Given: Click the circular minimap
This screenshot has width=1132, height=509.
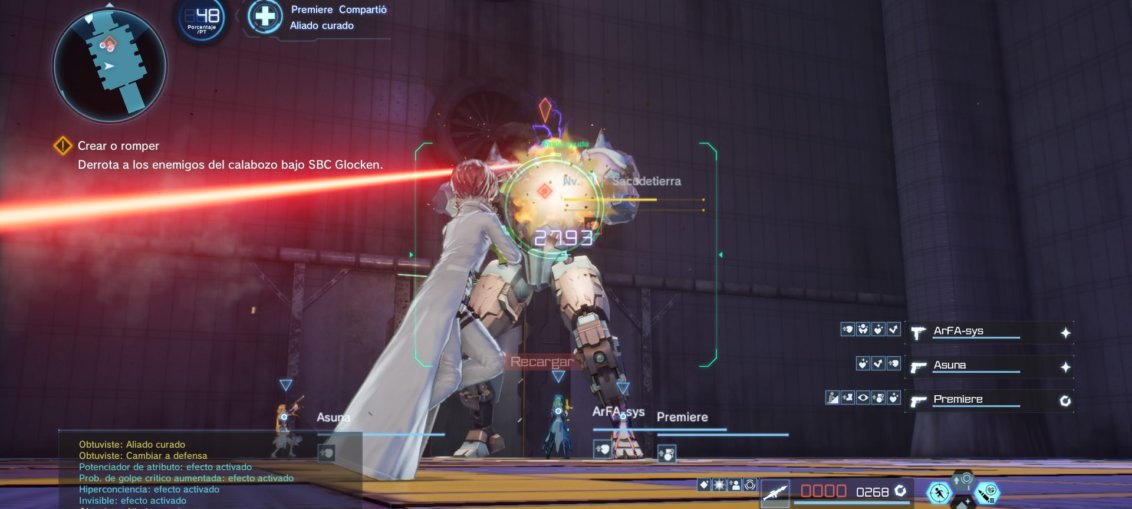Looking at the screenshot, I should (x=109, y=66).
